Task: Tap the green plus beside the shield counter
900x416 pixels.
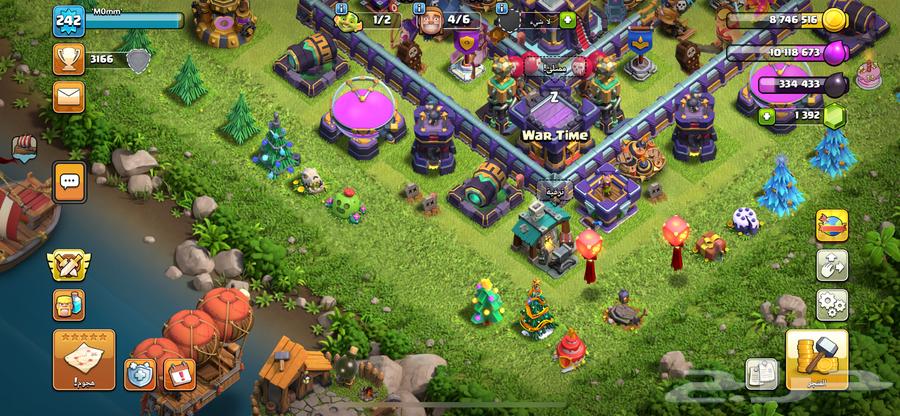Action: click(x=568, y=19)
